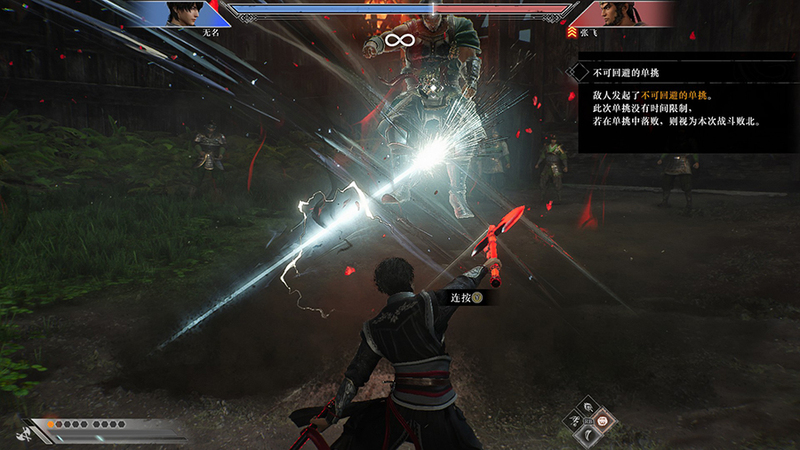
Task: Select the top diamond skill slot
Action: 589,406
